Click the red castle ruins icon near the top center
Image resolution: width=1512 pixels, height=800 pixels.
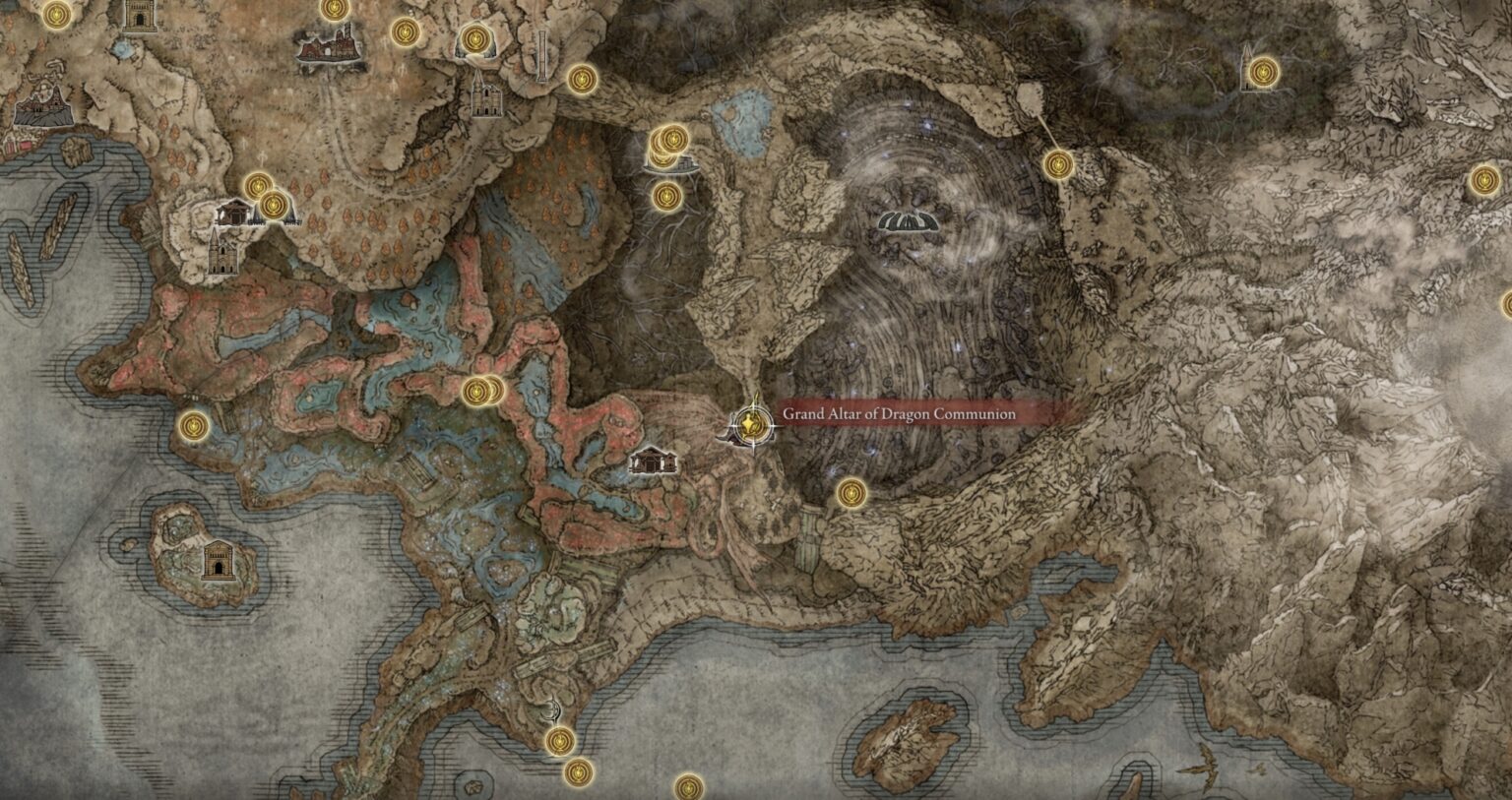click(x=326, y=41)
